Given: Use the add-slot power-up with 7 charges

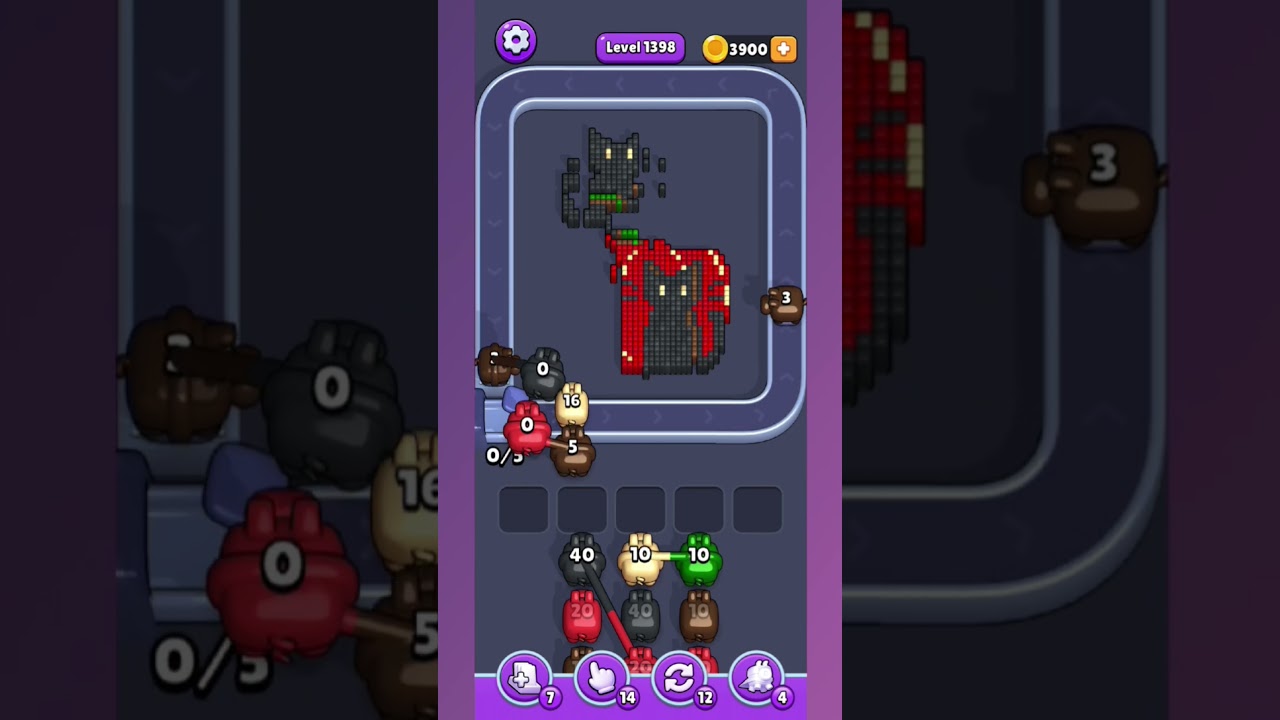Looking at the screenshot, I should click(x=524, y=677).
